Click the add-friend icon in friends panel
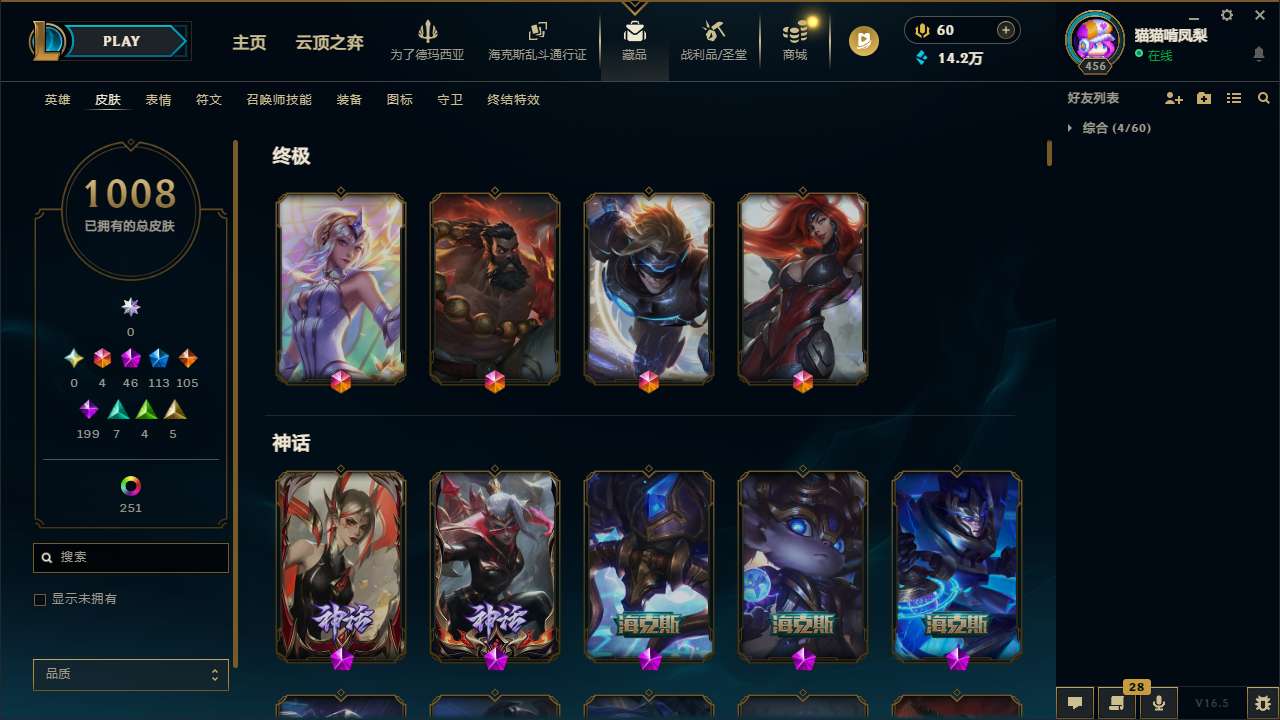This screenshot has width=1280, height=720. point(1172,98)
